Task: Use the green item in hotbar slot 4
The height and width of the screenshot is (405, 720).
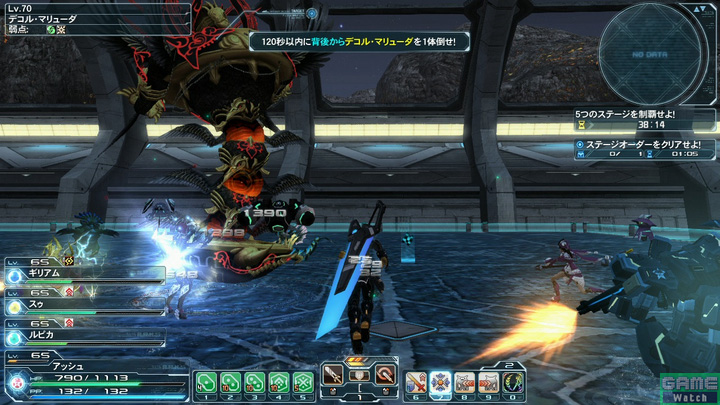Action: tap(279, 381)
